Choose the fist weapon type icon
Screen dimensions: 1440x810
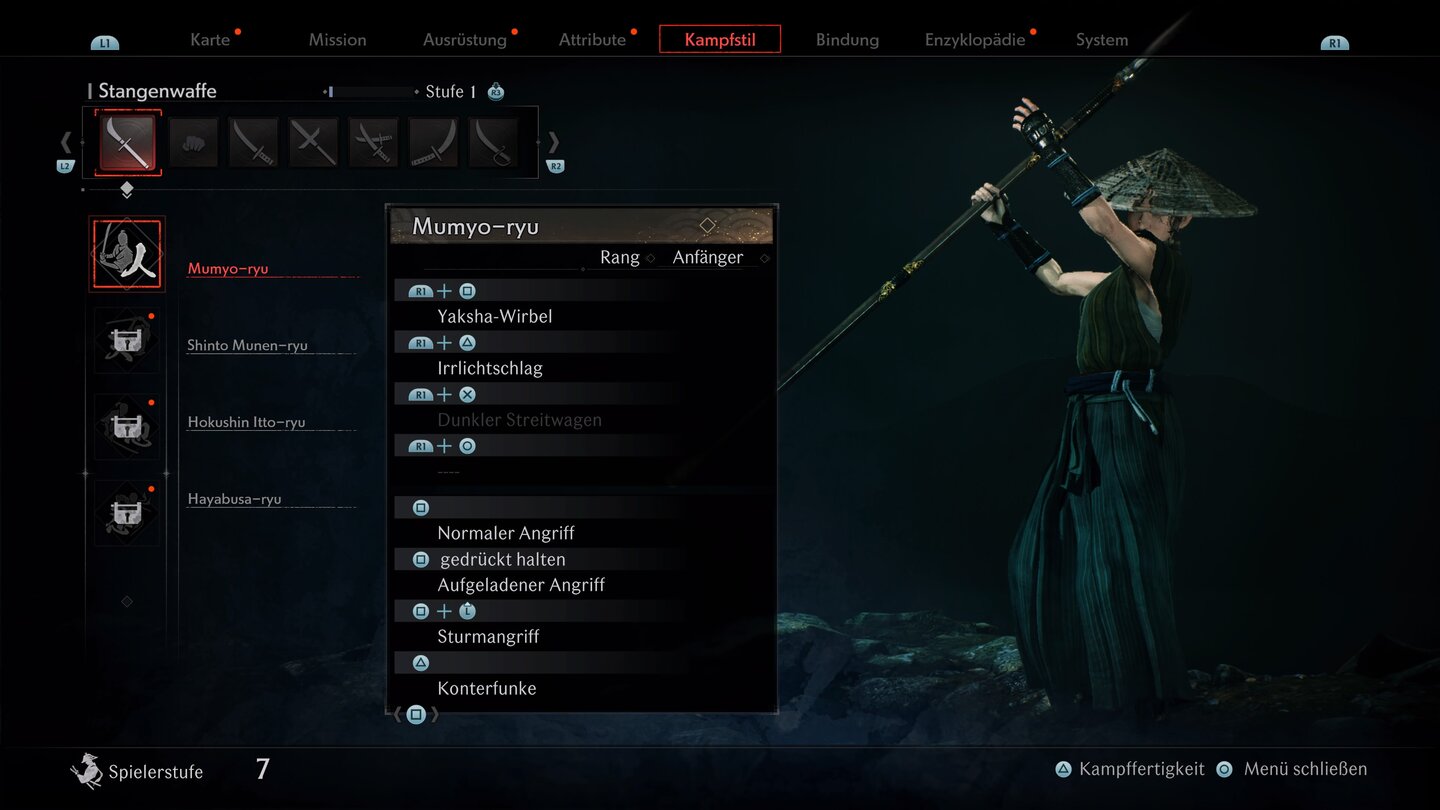pyautogui.click(x=193, y=143)
